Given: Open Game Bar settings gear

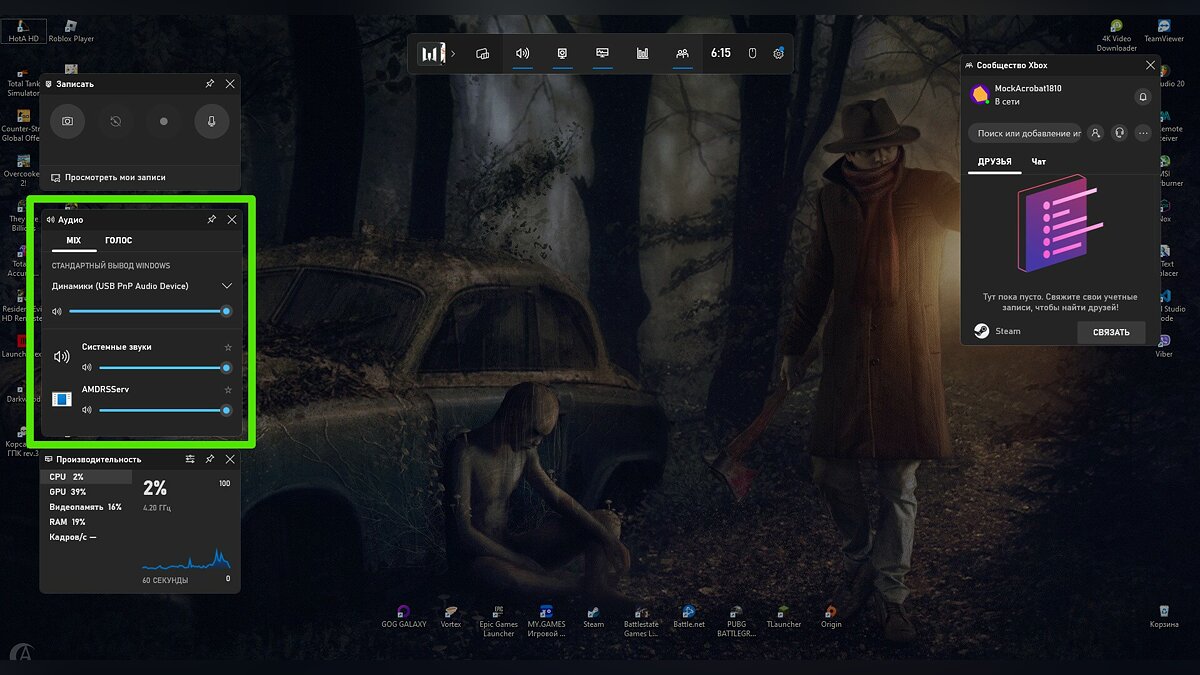Looking at the screenshot, I should [x=778, y=53].
